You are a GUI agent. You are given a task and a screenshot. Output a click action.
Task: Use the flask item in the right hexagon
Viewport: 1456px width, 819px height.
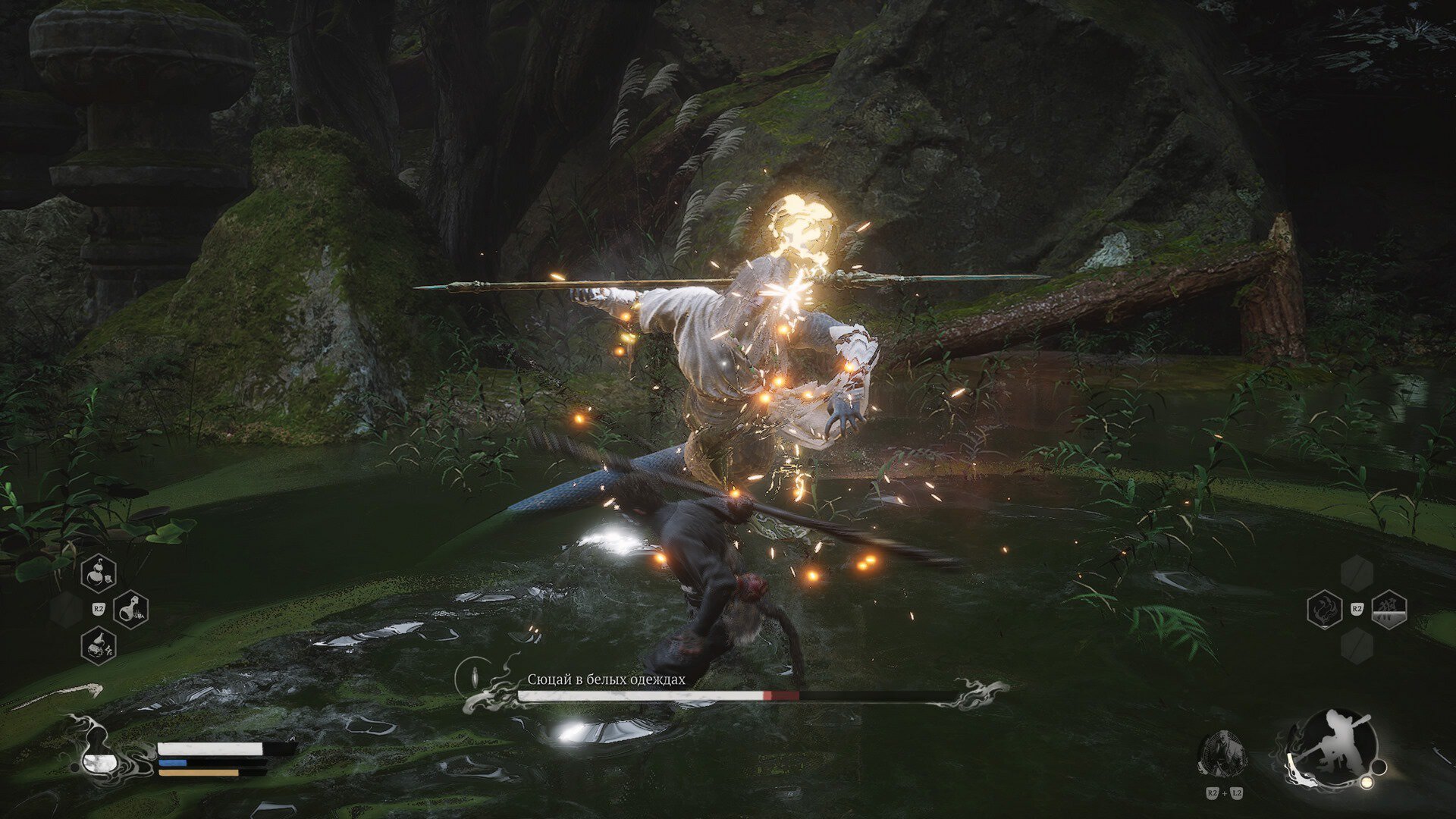click(130, 609)
